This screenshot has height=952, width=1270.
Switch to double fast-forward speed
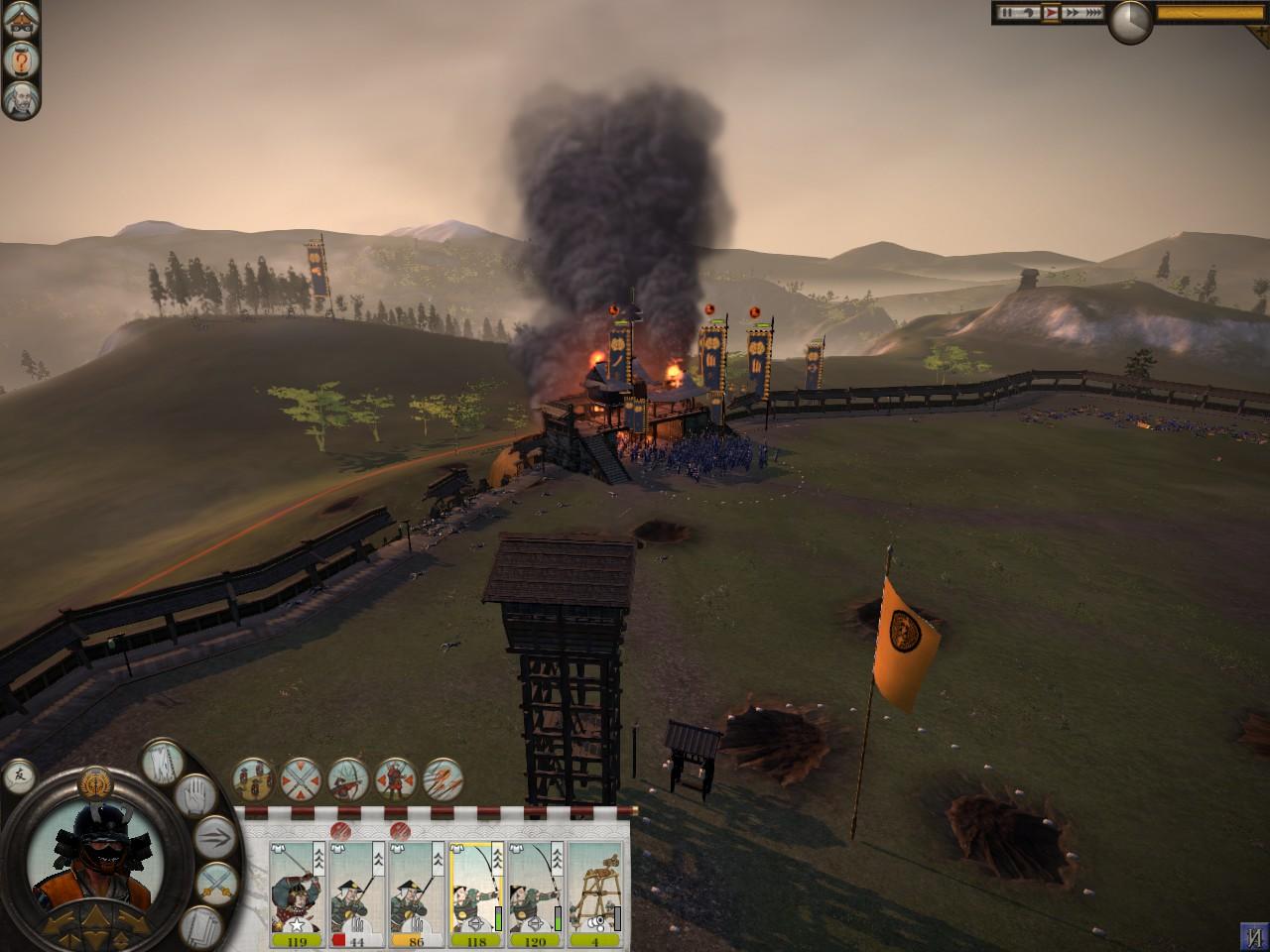click(x=1071, y=13)
